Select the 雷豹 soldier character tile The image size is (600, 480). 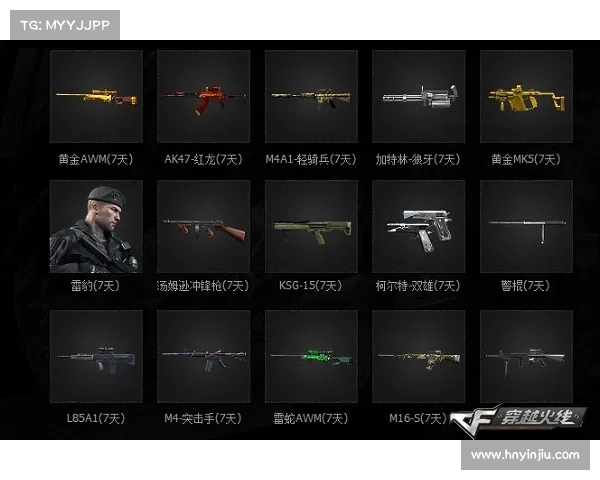pos(96,227)
